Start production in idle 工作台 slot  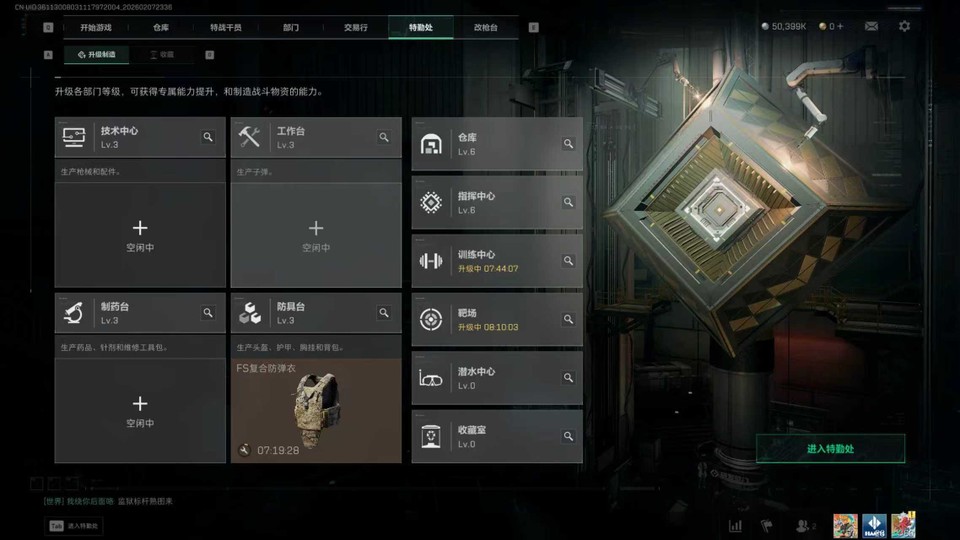pos(316,235)
